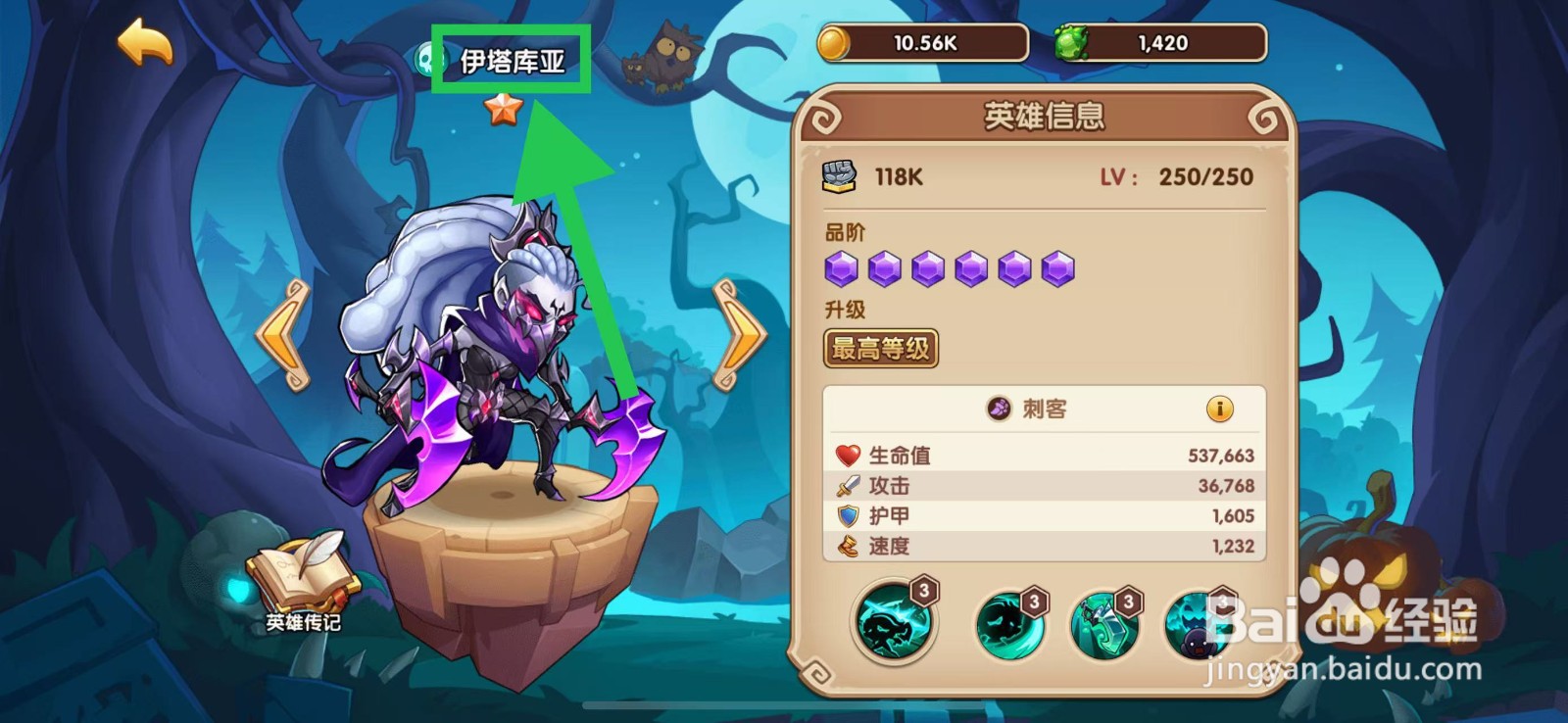Select hero name label 伊塔库亚
The image size is (1568, 723).
(x=514, y=59)
